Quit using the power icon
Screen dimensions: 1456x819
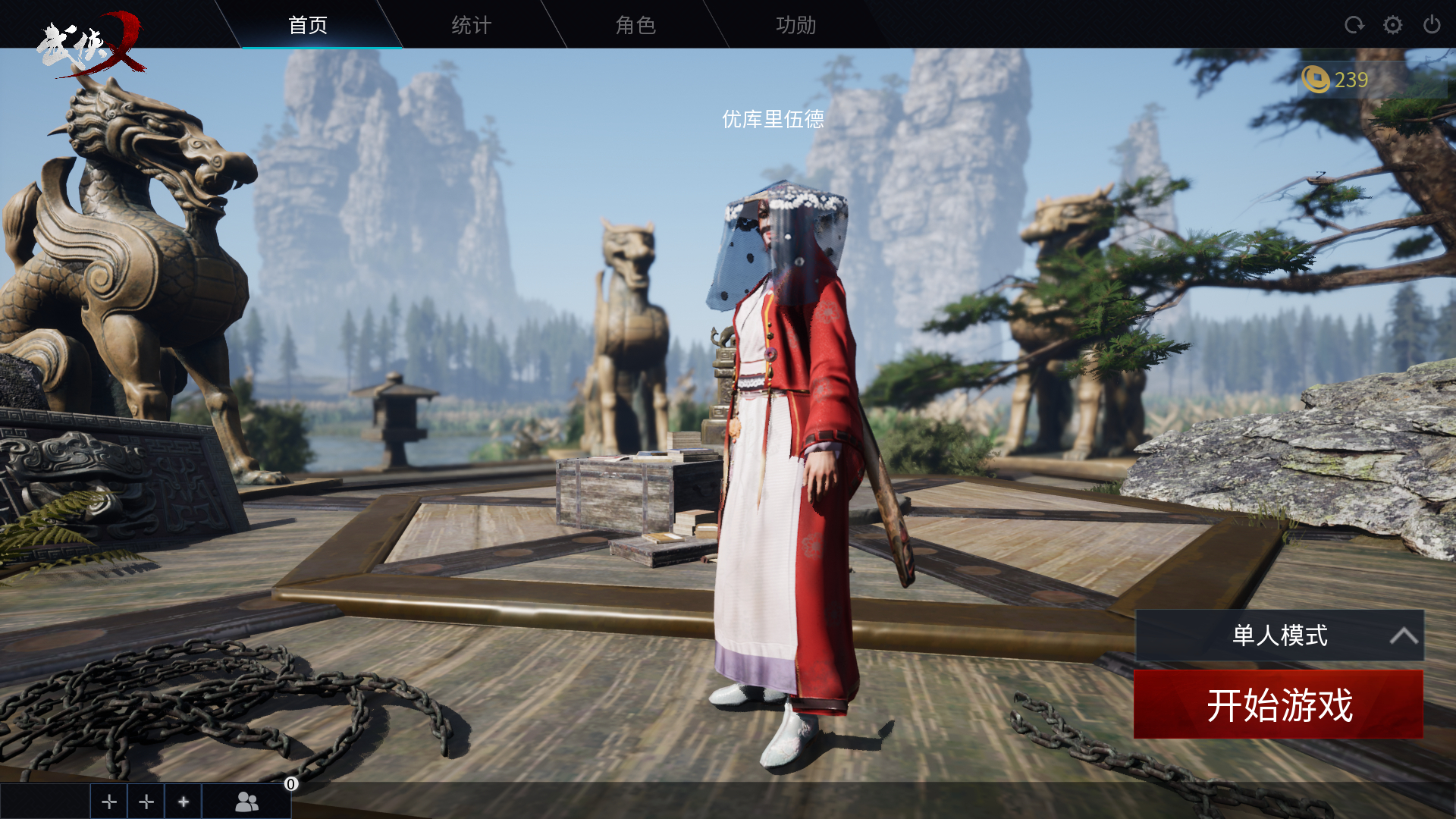(1432, 25)
